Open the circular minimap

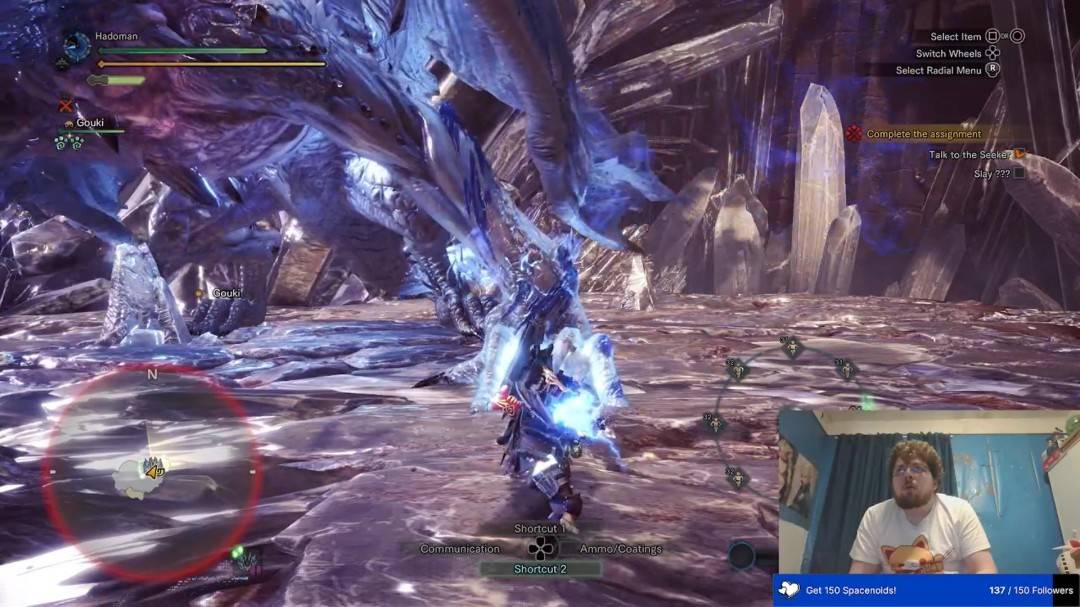(151, 474)
